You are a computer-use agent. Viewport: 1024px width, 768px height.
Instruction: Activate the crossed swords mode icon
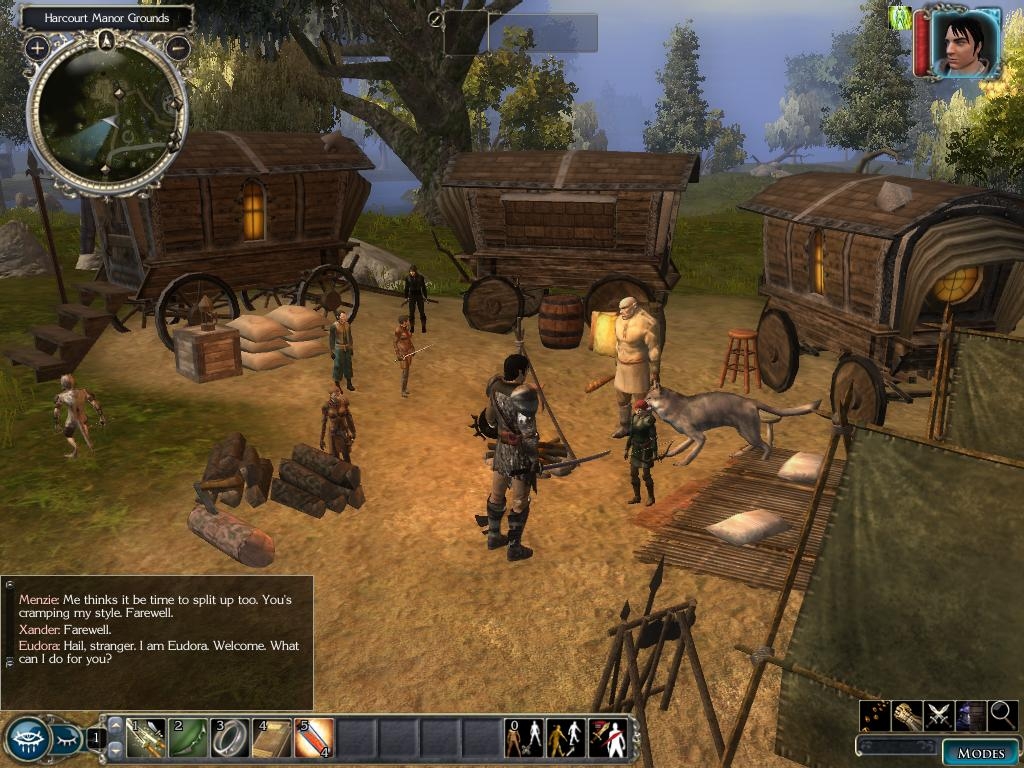(938, 715)
